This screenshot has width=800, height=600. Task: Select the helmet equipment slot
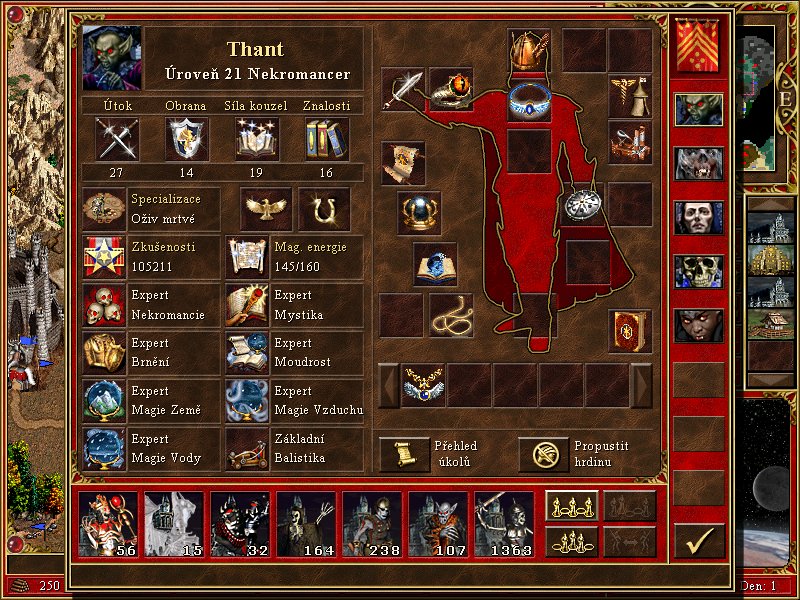pyautogui.click(x=529, y=50)
